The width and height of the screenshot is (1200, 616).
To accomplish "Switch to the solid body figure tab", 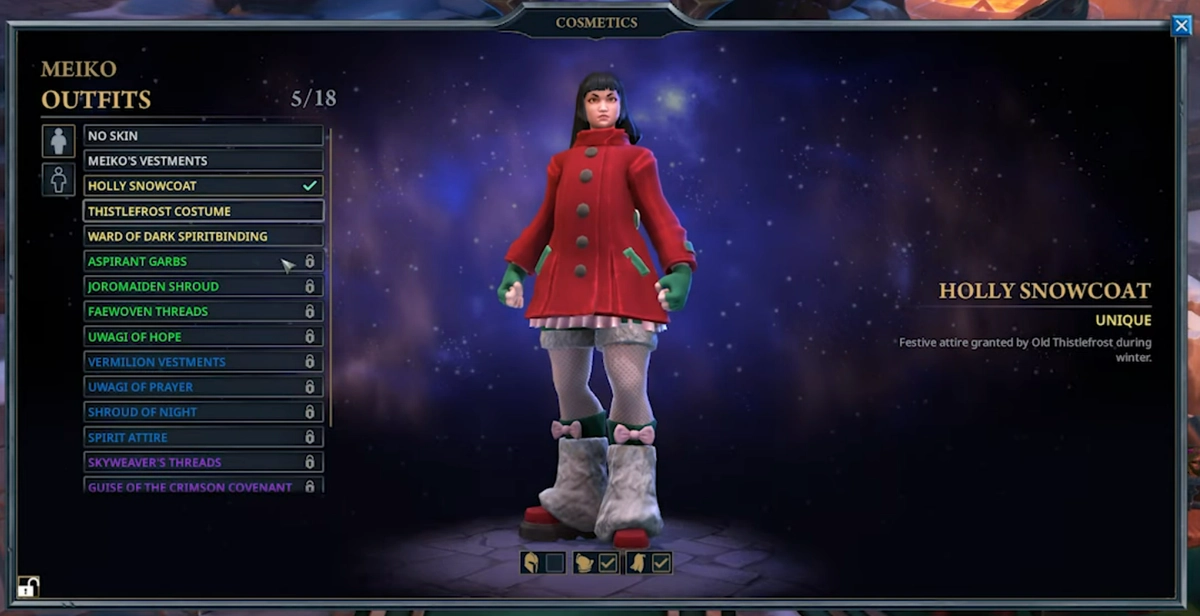I will (x=59, y=141).
